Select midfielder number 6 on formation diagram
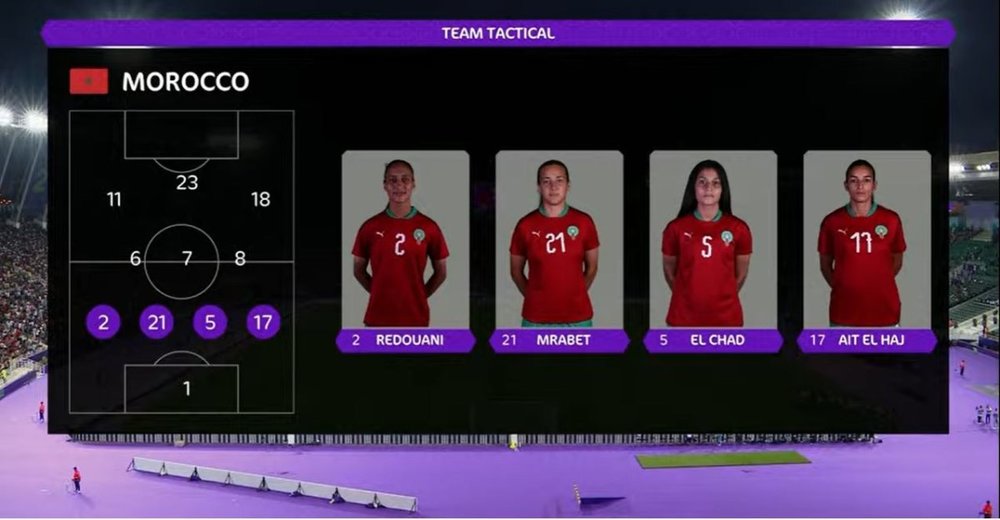The height and width of the screenshot is (520, 1000). 135,259
